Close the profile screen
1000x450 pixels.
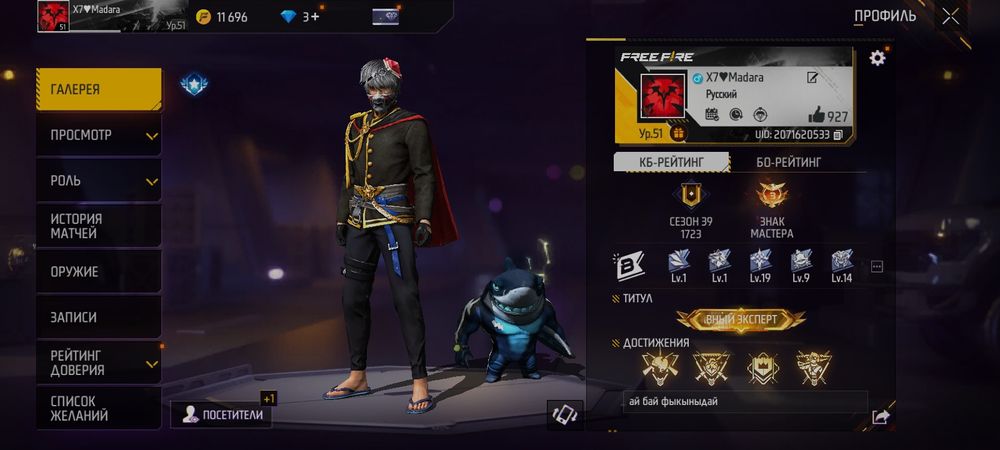click(x=950, y=16)
